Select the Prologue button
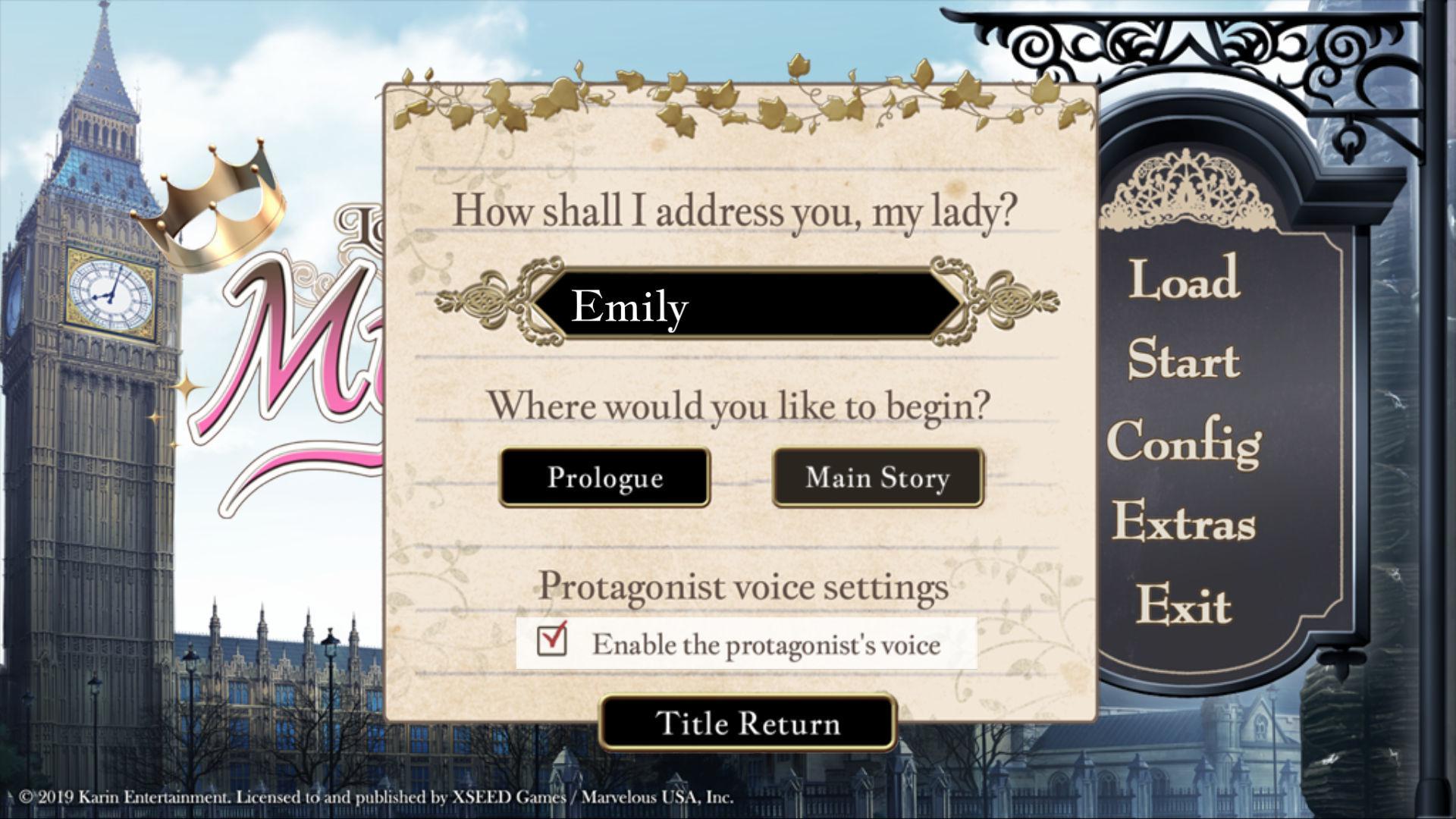 (604, 477)
